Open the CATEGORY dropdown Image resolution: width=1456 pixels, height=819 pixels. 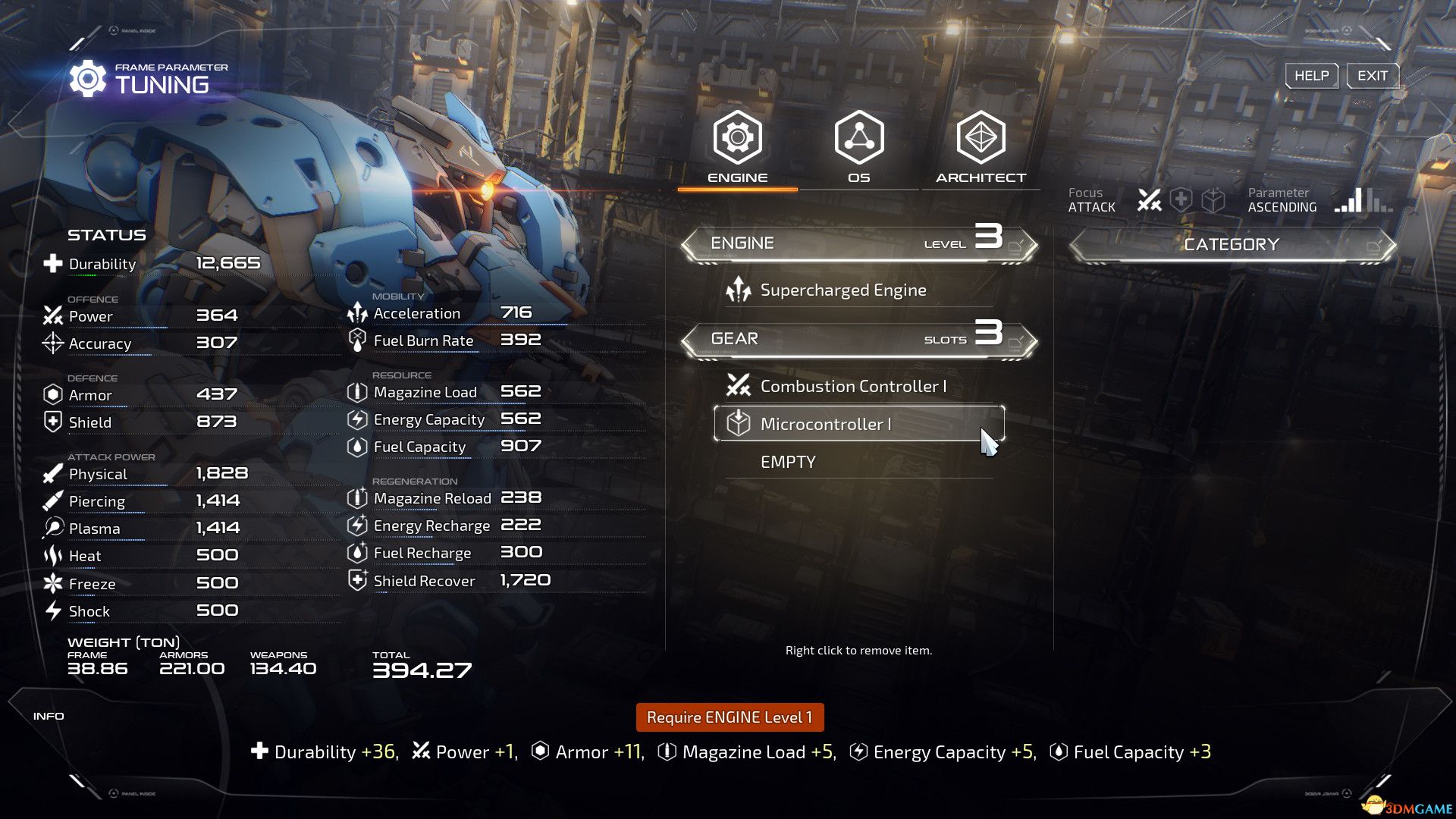(1232, 243)
